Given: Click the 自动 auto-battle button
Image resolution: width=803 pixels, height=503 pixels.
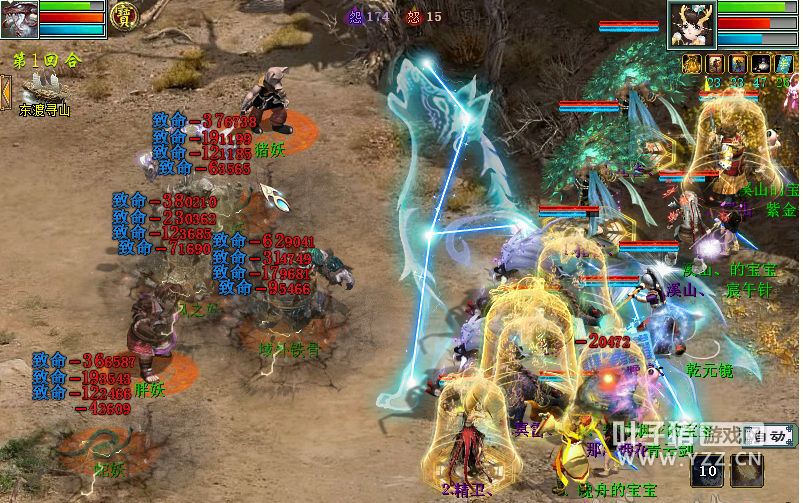Looking at the screenshot, I should 773,436.
